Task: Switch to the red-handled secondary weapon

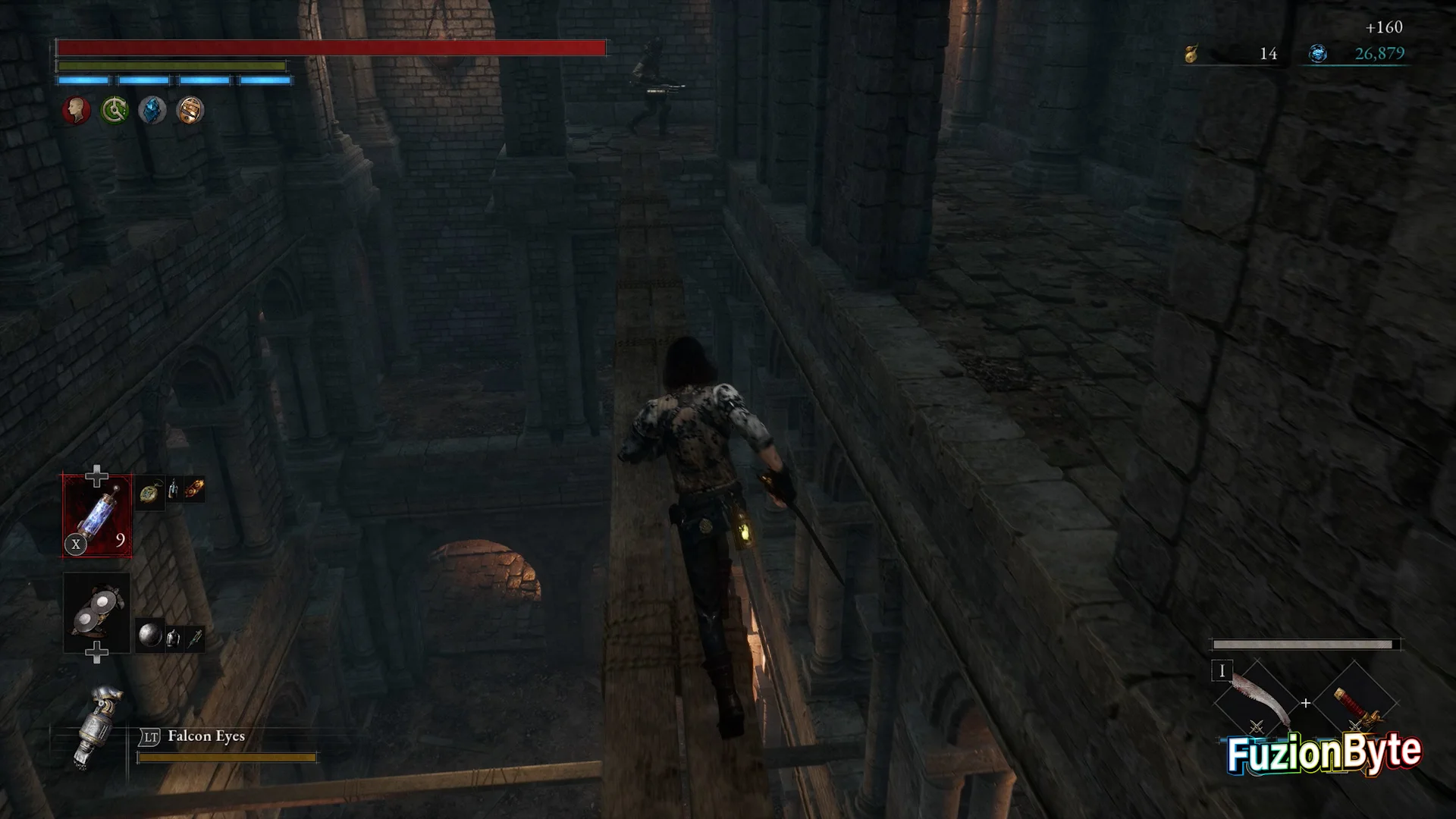Action: (1355, 701)
